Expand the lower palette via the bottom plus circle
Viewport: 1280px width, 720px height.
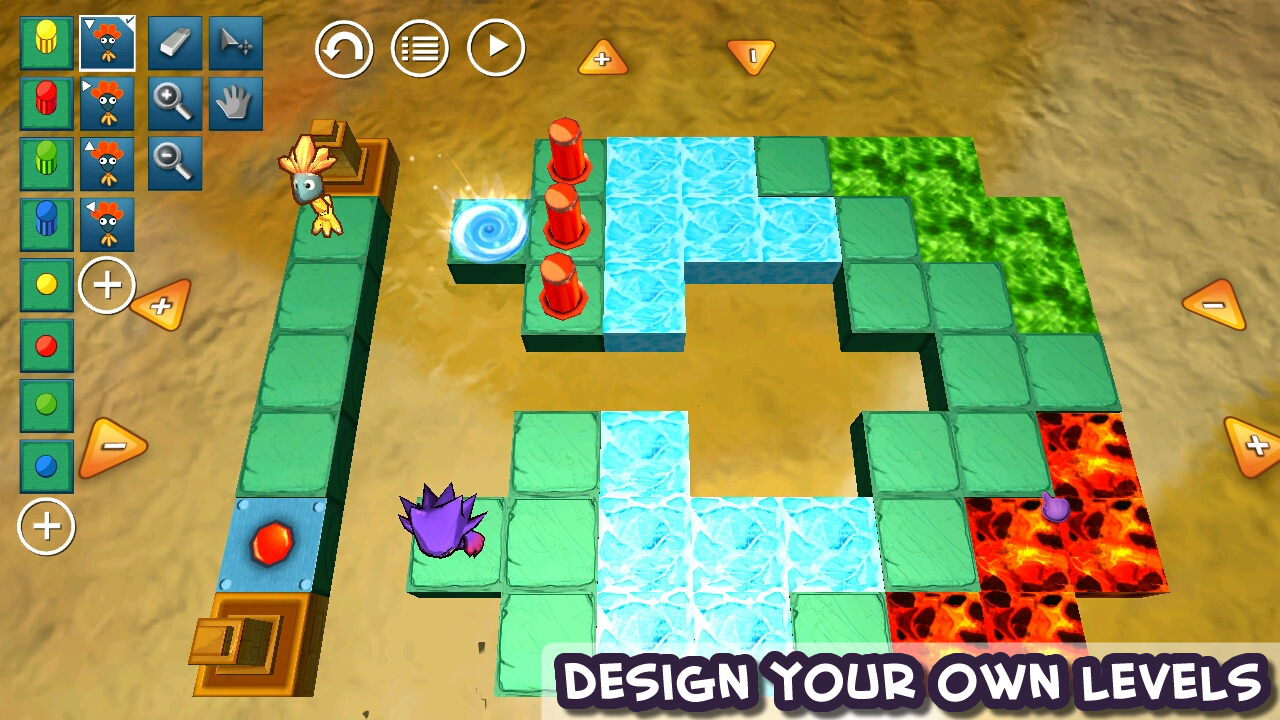click(44, 527)
